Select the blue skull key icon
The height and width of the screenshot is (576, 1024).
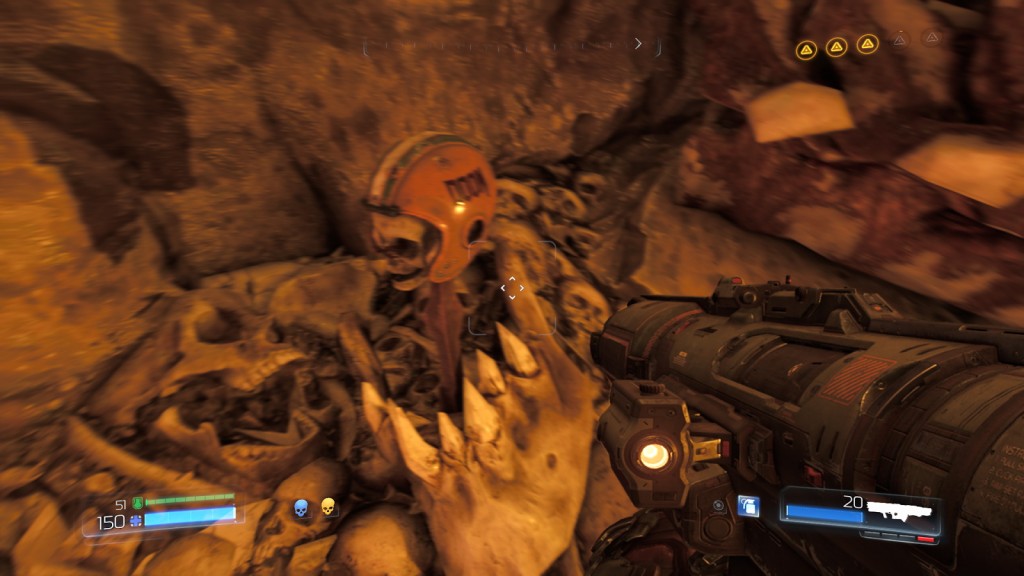tap(300, 509)
